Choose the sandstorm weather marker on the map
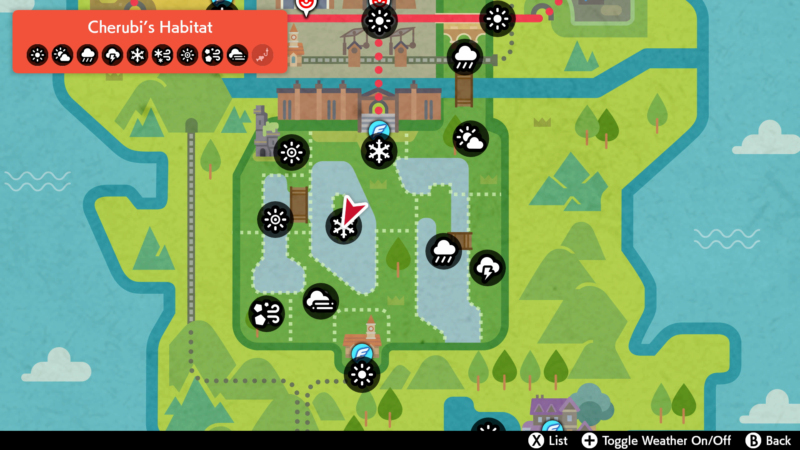The height and width of the screenshot is (450, 800). [266, 314]
